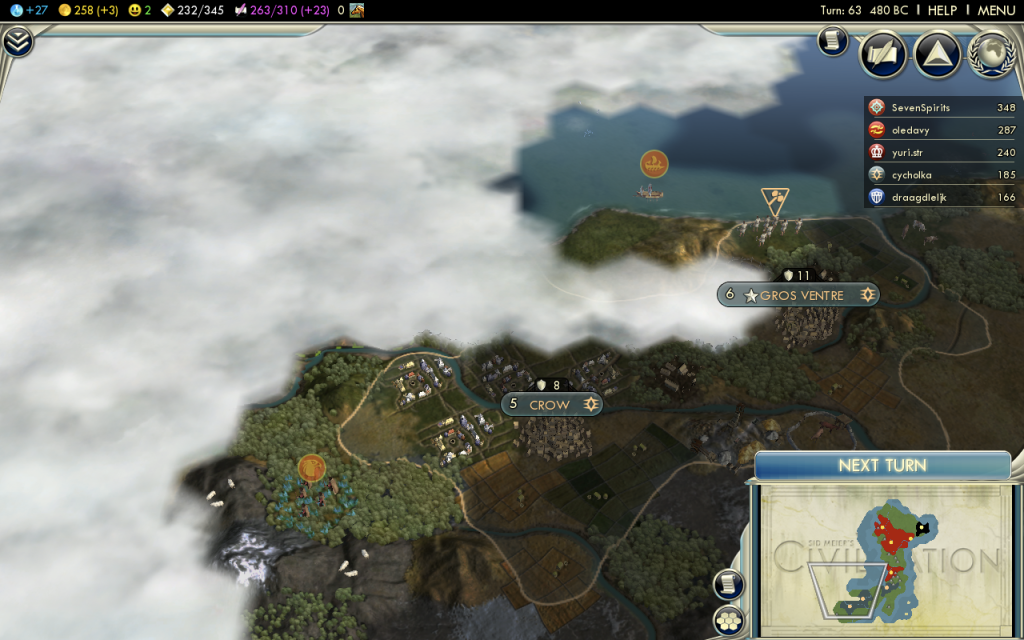Open the Gros Ventre city banner

pos(801,295)
